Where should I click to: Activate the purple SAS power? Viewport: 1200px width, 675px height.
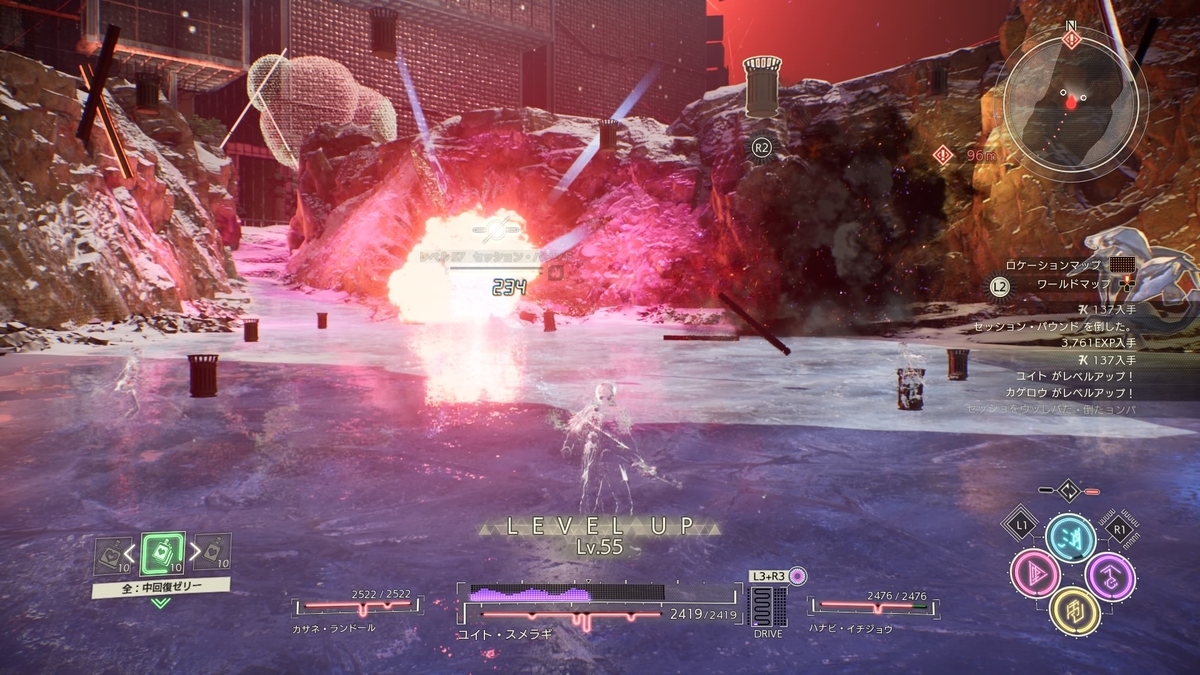1109,575
